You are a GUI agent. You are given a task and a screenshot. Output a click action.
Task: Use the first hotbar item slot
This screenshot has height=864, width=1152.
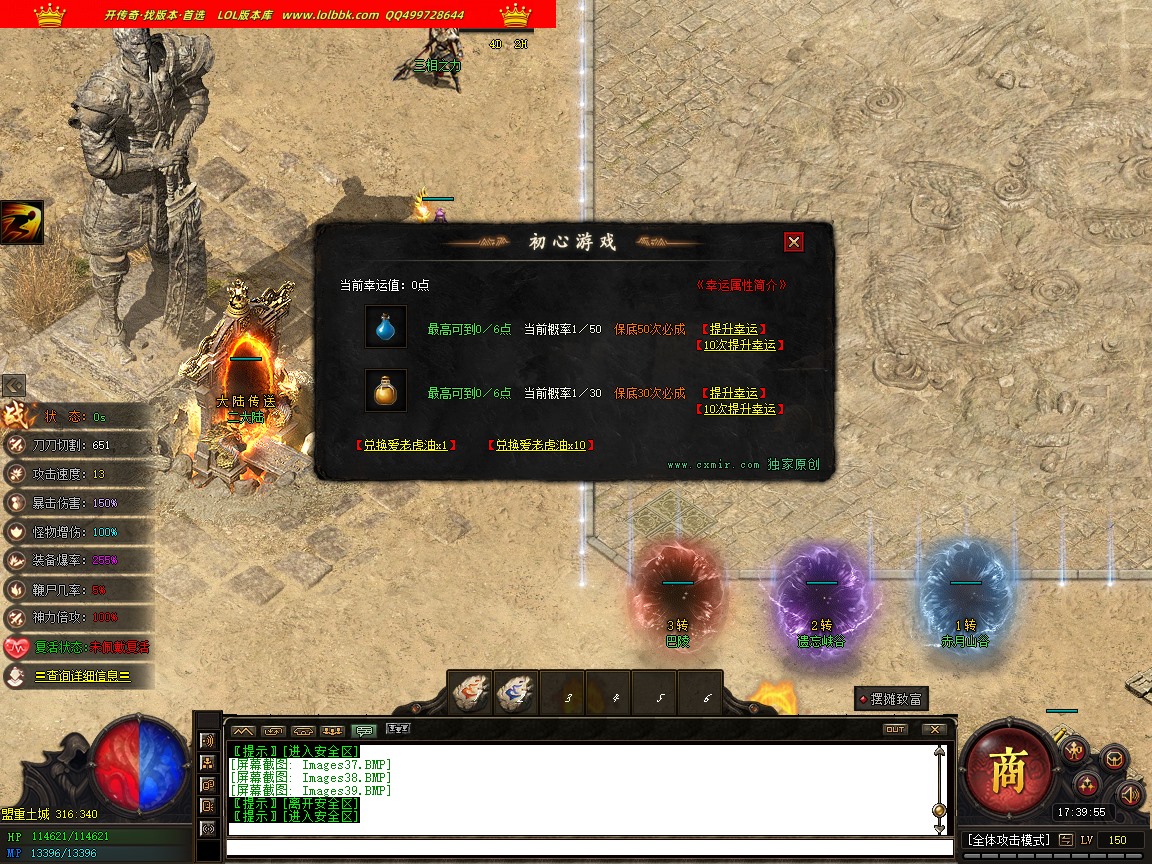(x=469, y=694)
